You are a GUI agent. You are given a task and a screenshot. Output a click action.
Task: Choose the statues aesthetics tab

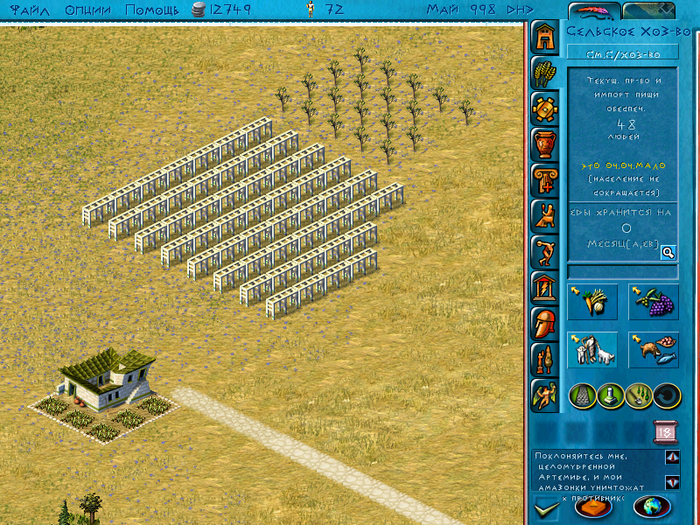click(544, 360)
